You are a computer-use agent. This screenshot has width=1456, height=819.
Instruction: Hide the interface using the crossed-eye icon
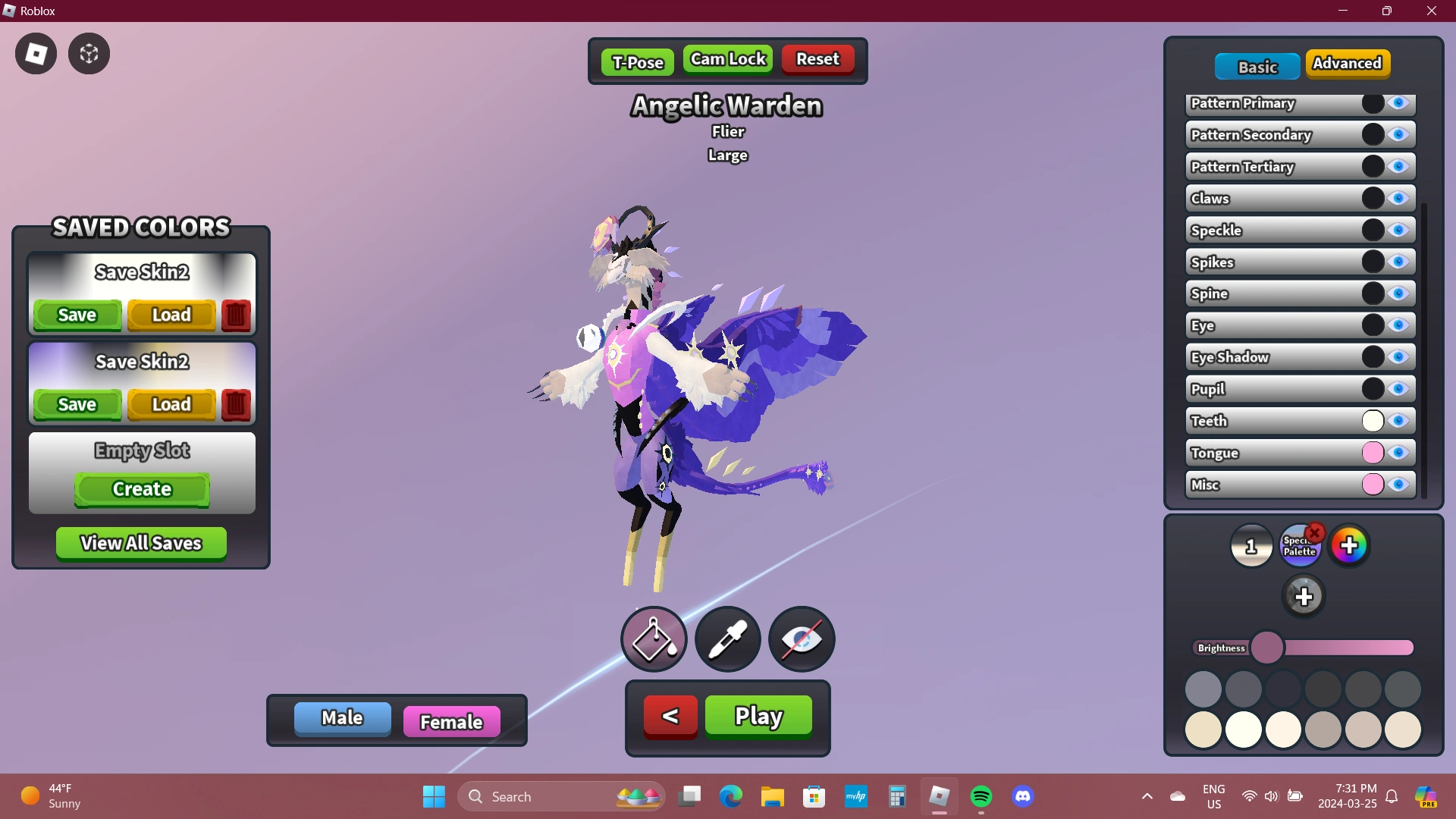tap(801, 639)
